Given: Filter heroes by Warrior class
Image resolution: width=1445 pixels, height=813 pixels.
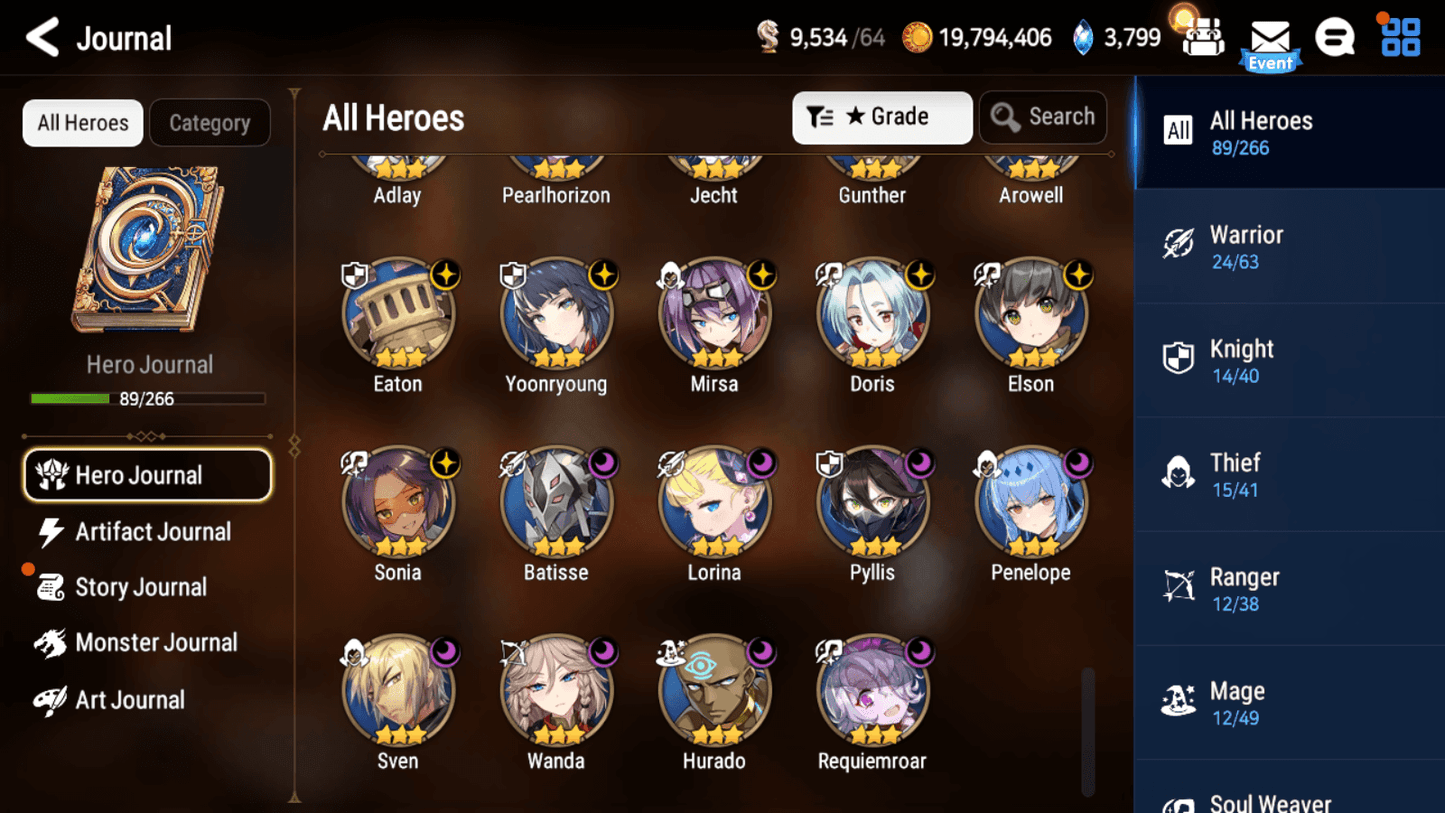Looking at the screenshot, I should click(x=1289, y=247).
